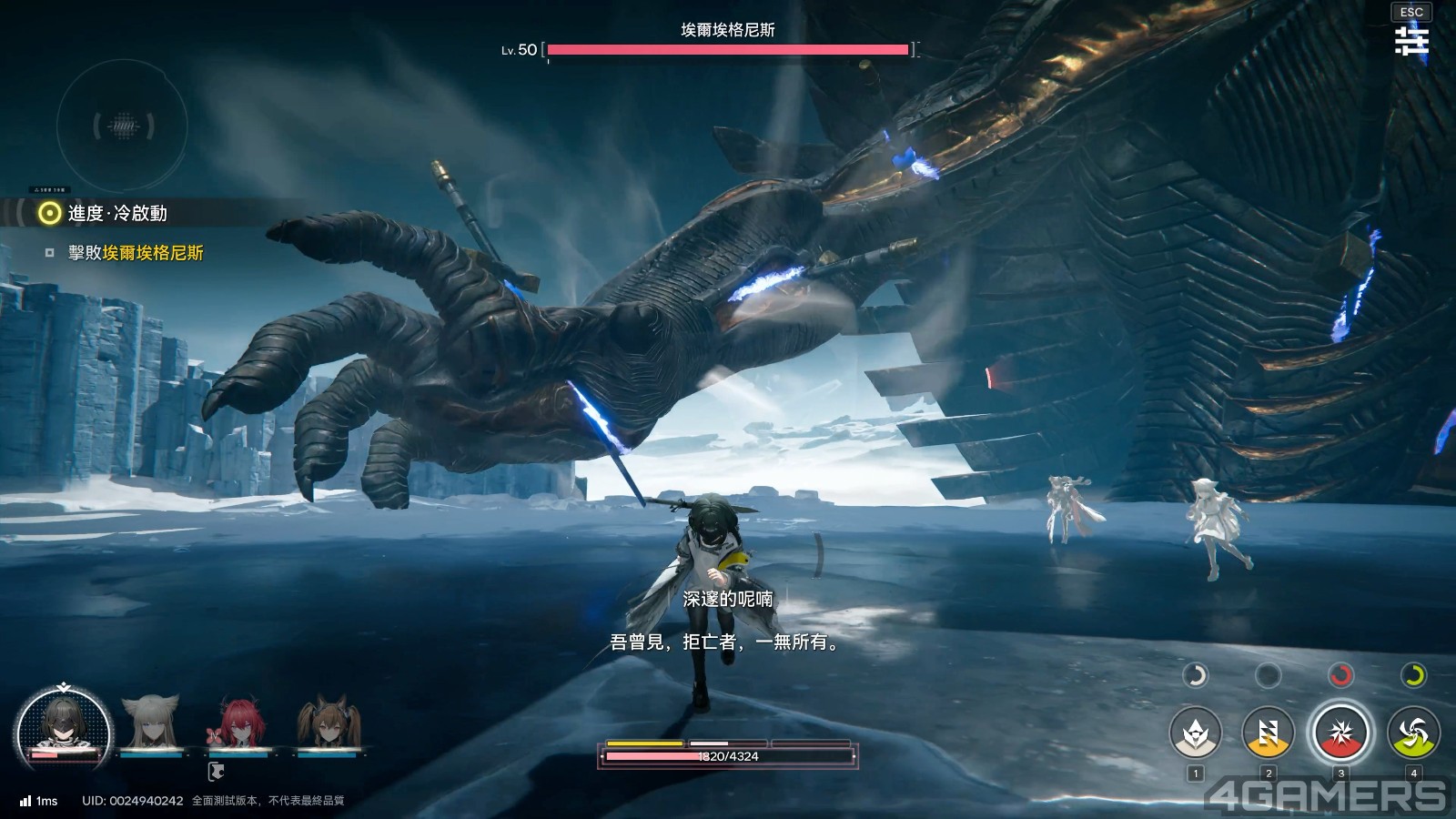The image size is (1456, 819).
Task: Click the small card icon under team portraits
Action: [x=216, y=772]
